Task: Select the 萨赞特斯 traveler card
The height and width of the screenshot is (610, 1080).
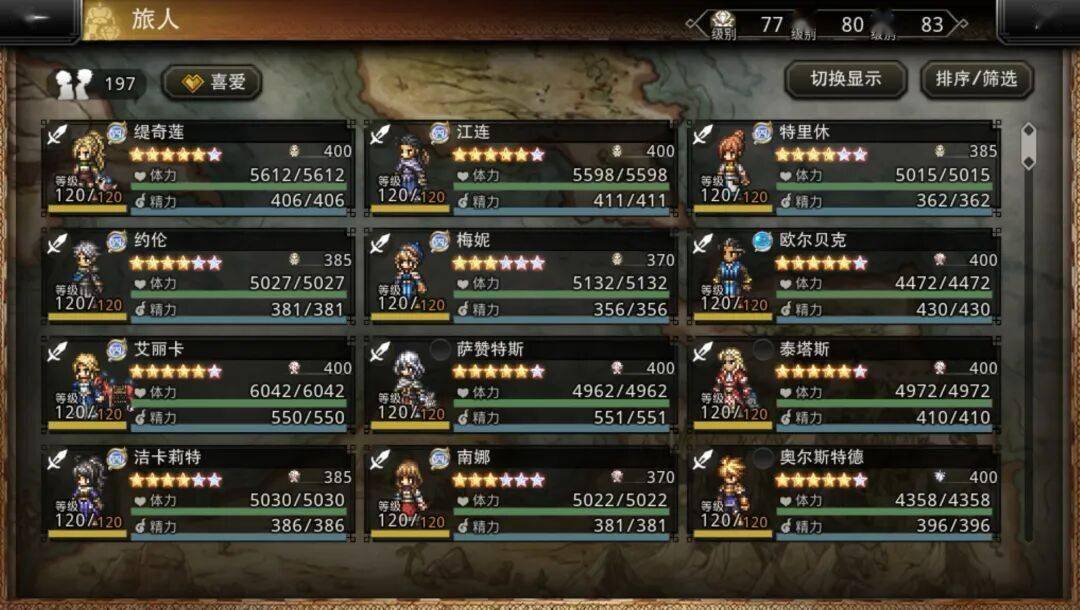Action: tap(521, 385)
